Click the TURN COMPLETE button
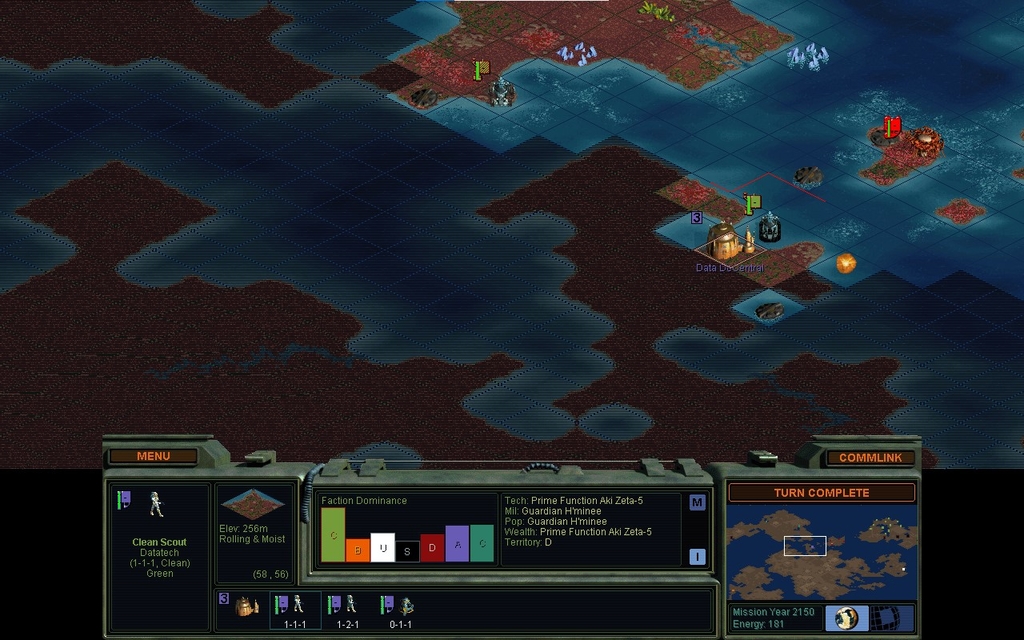The image size is (1024, 640). tap(821, 493)
